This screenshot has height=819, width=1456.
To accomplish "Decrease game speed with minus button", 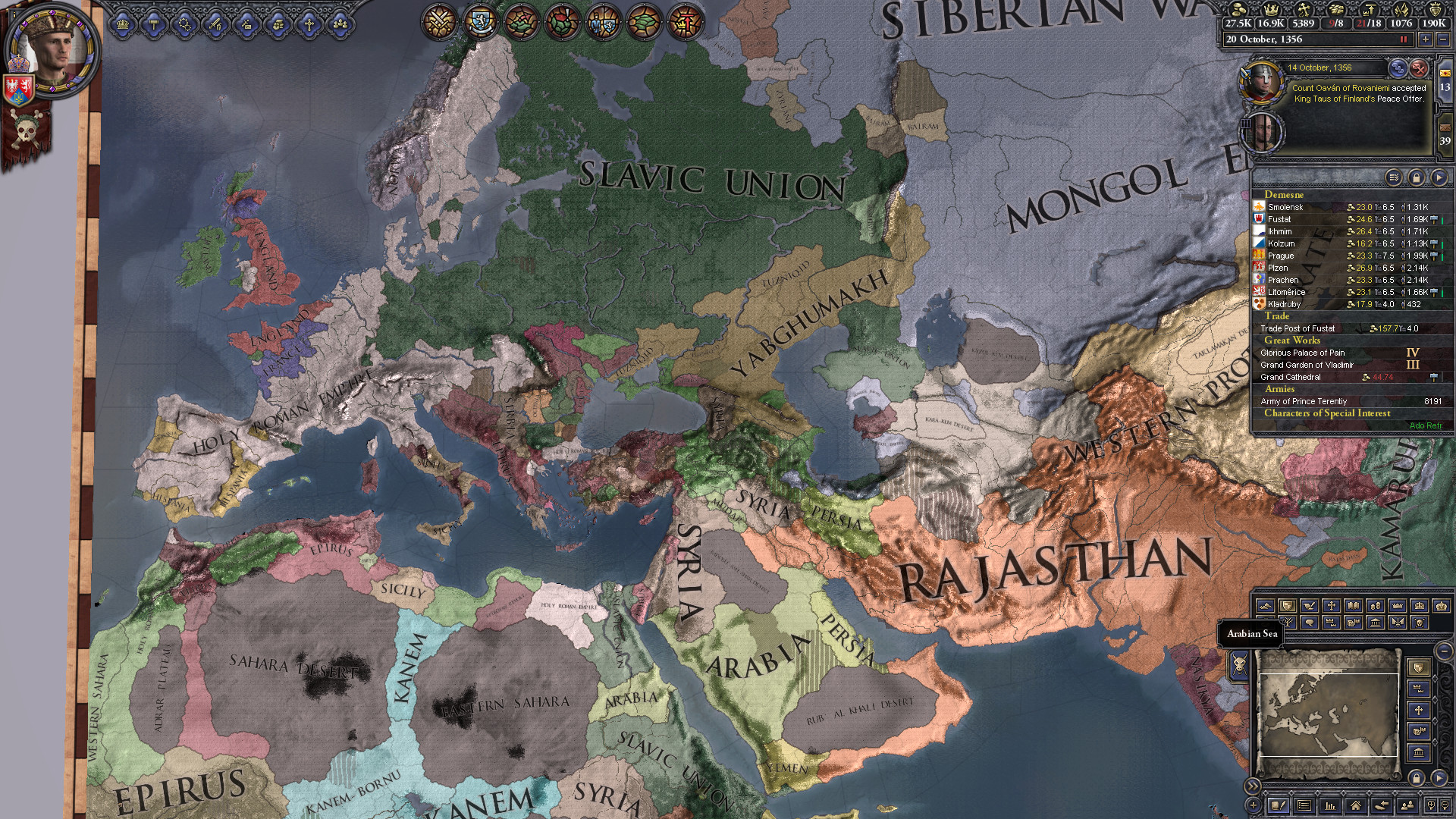I will 1443,39.
